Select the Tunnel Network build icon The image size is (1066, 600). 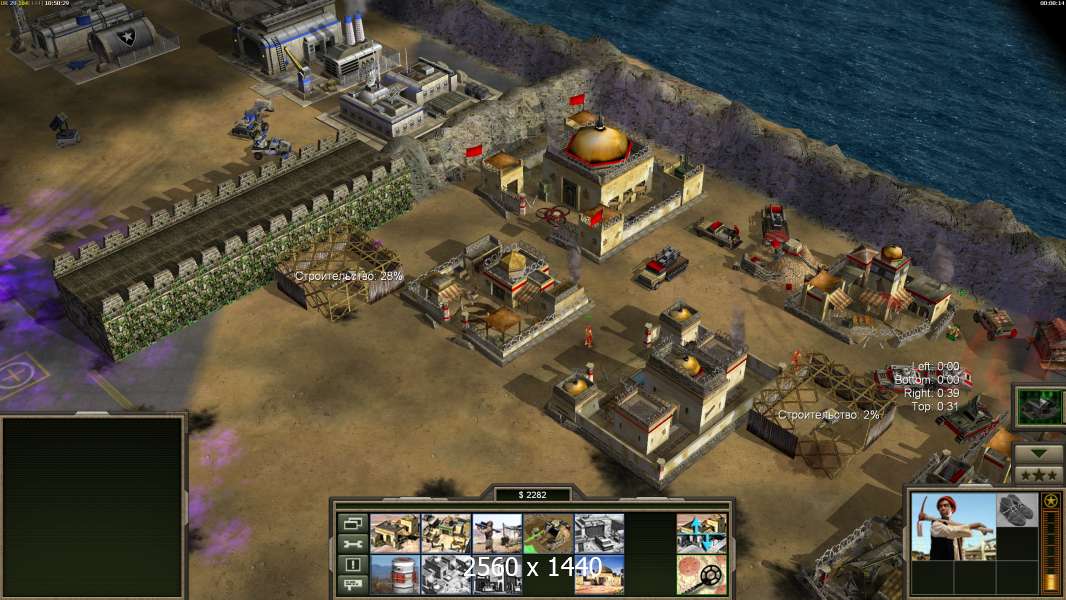548,533
